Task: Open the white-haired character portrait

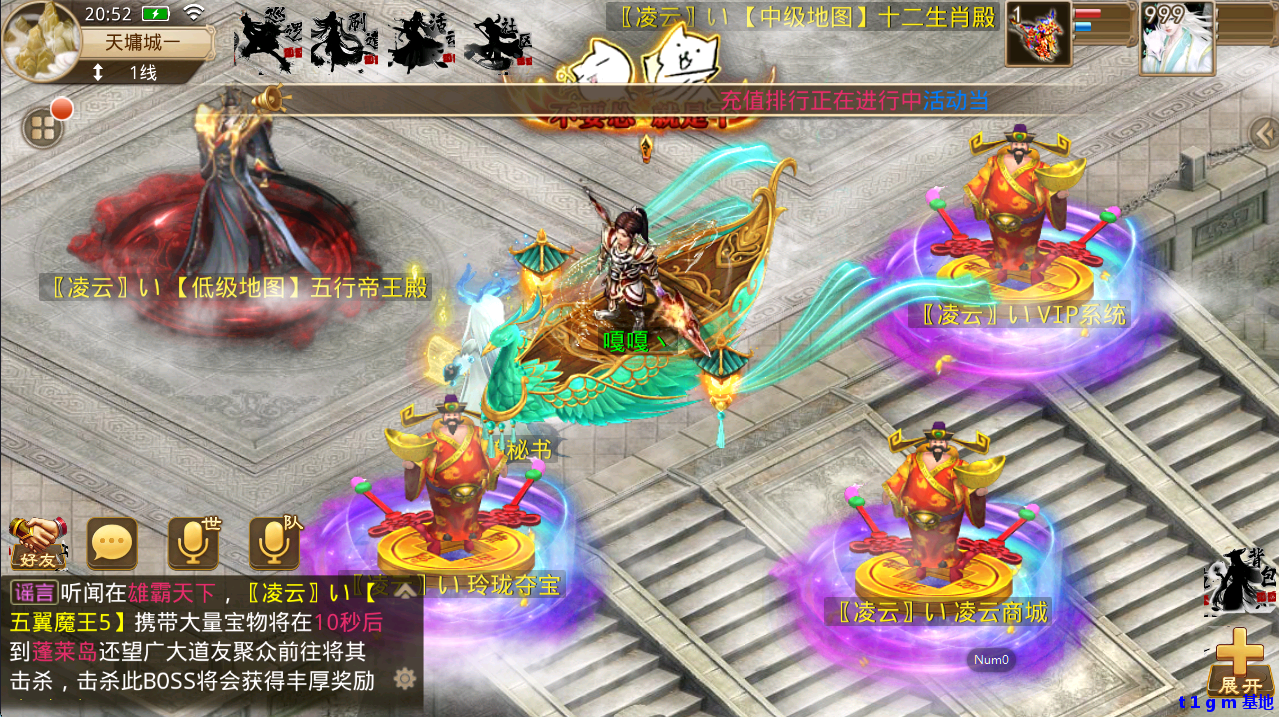Action: pos(1177,38)
